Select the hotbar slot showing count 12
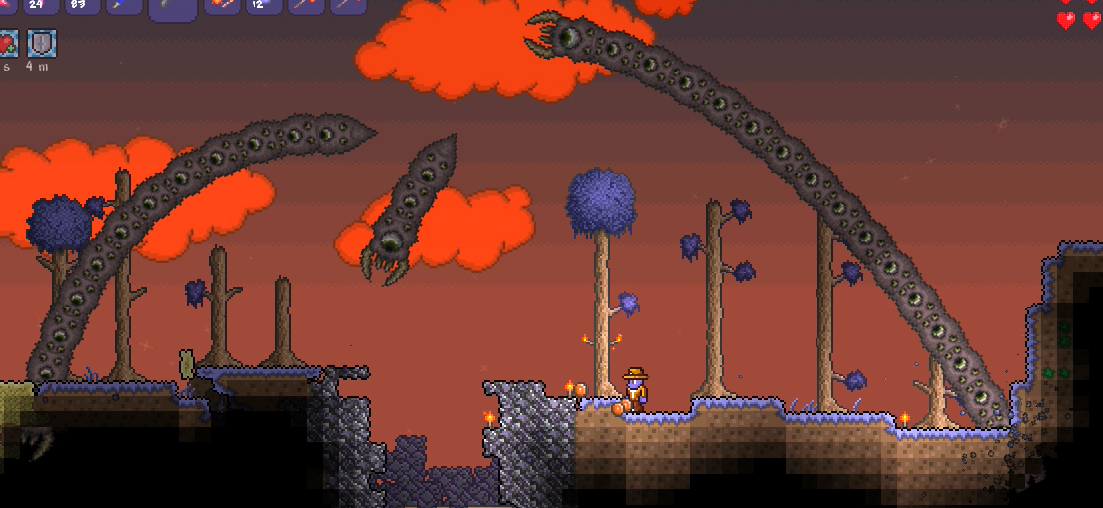1103x508 pixels. (x=264, y=5)
